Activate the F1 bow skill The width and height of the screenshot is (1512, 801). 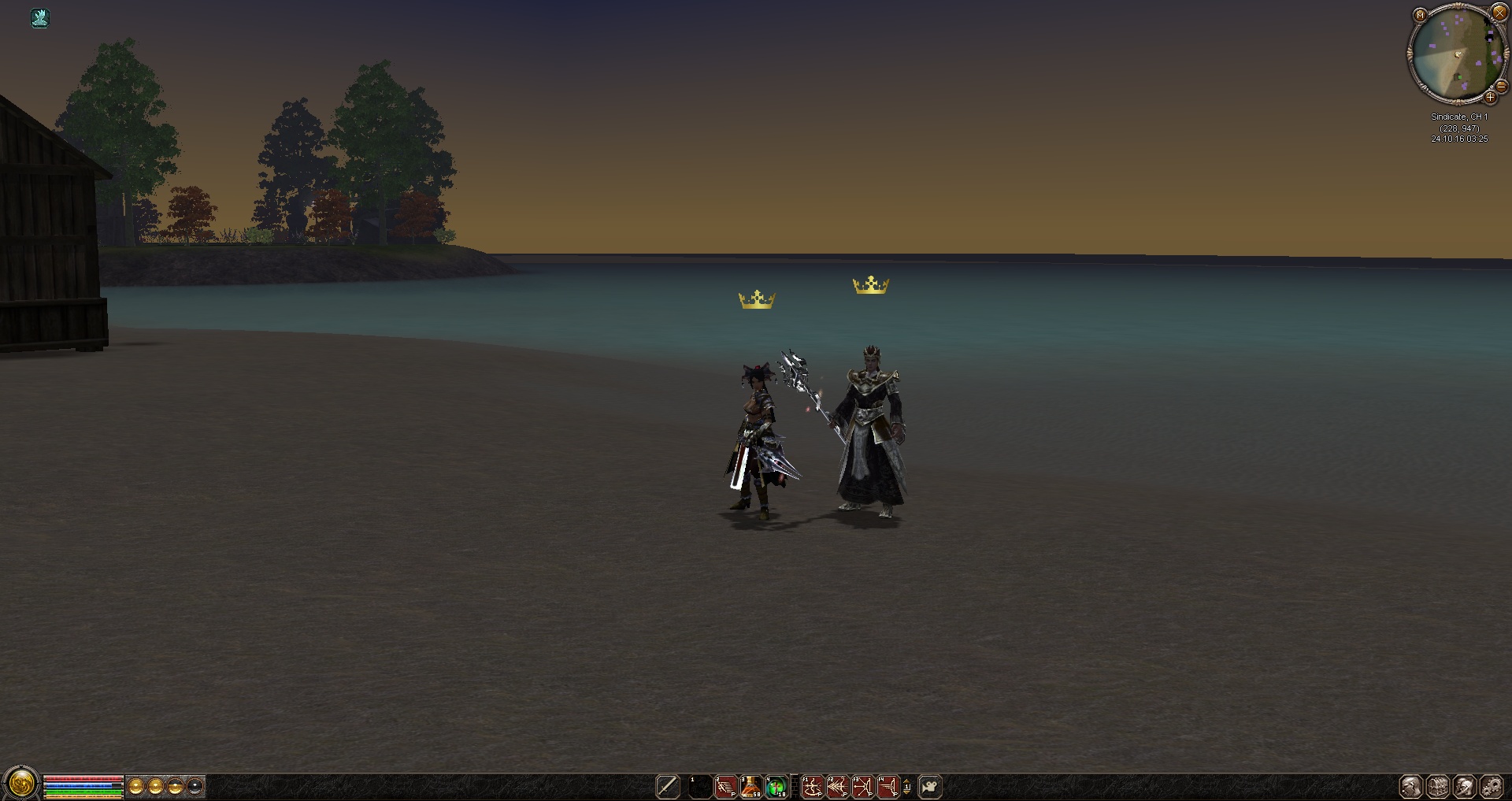(x=812, y=786)
